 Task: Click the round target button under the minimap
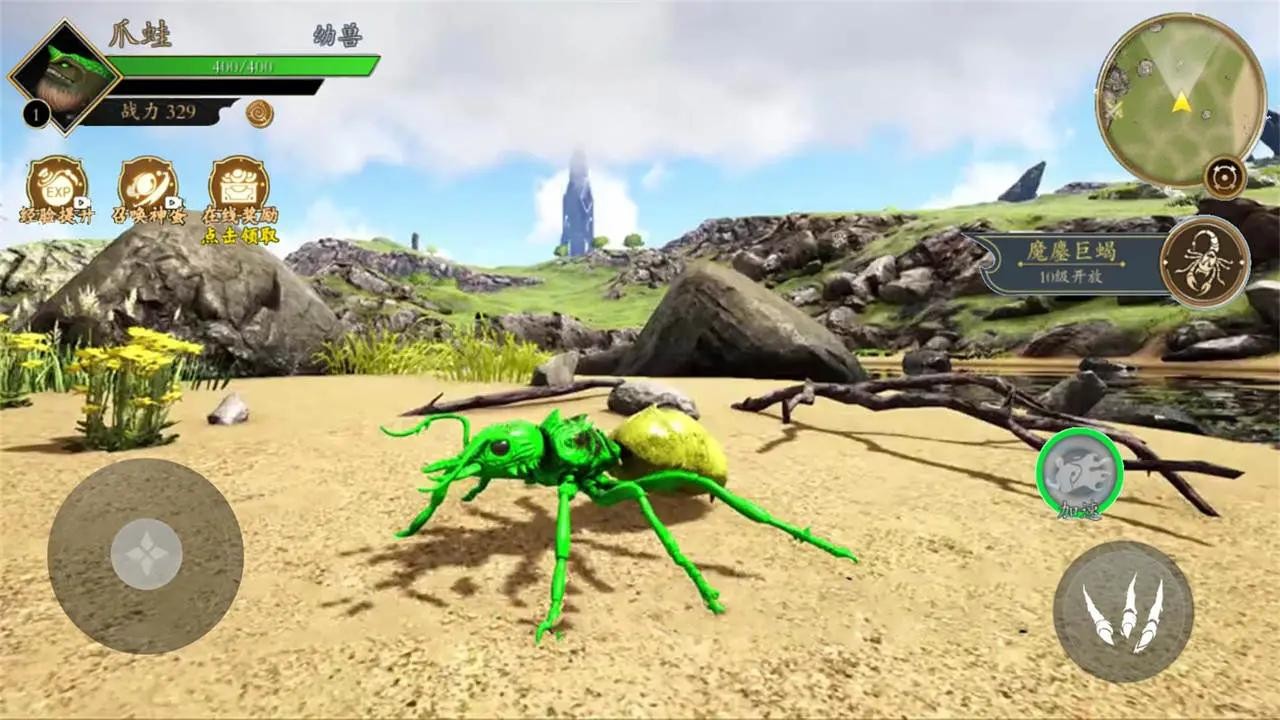(1224, 176)
